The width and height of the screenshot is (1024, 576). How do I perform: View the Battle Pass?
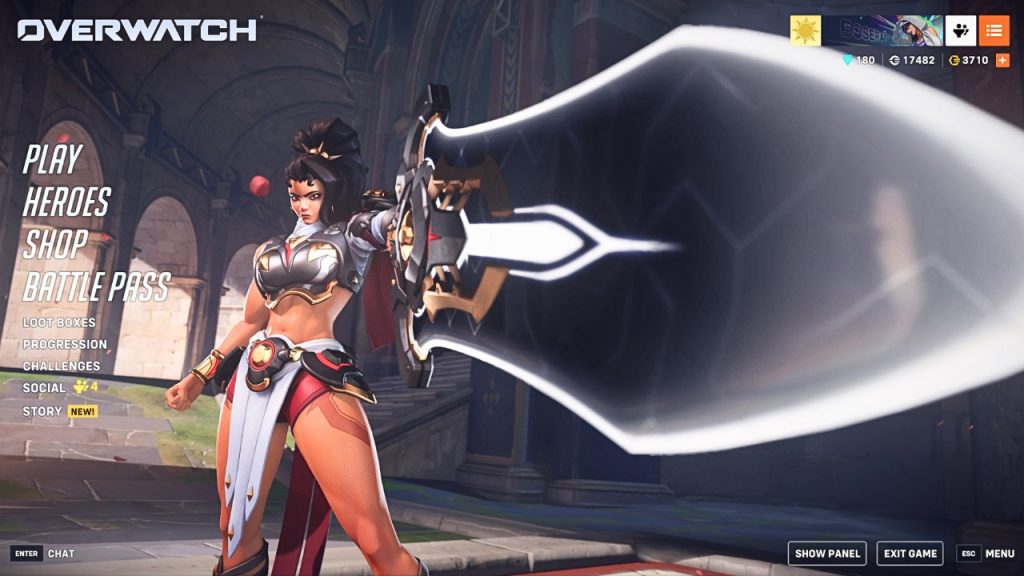click(x=96, y=286)
